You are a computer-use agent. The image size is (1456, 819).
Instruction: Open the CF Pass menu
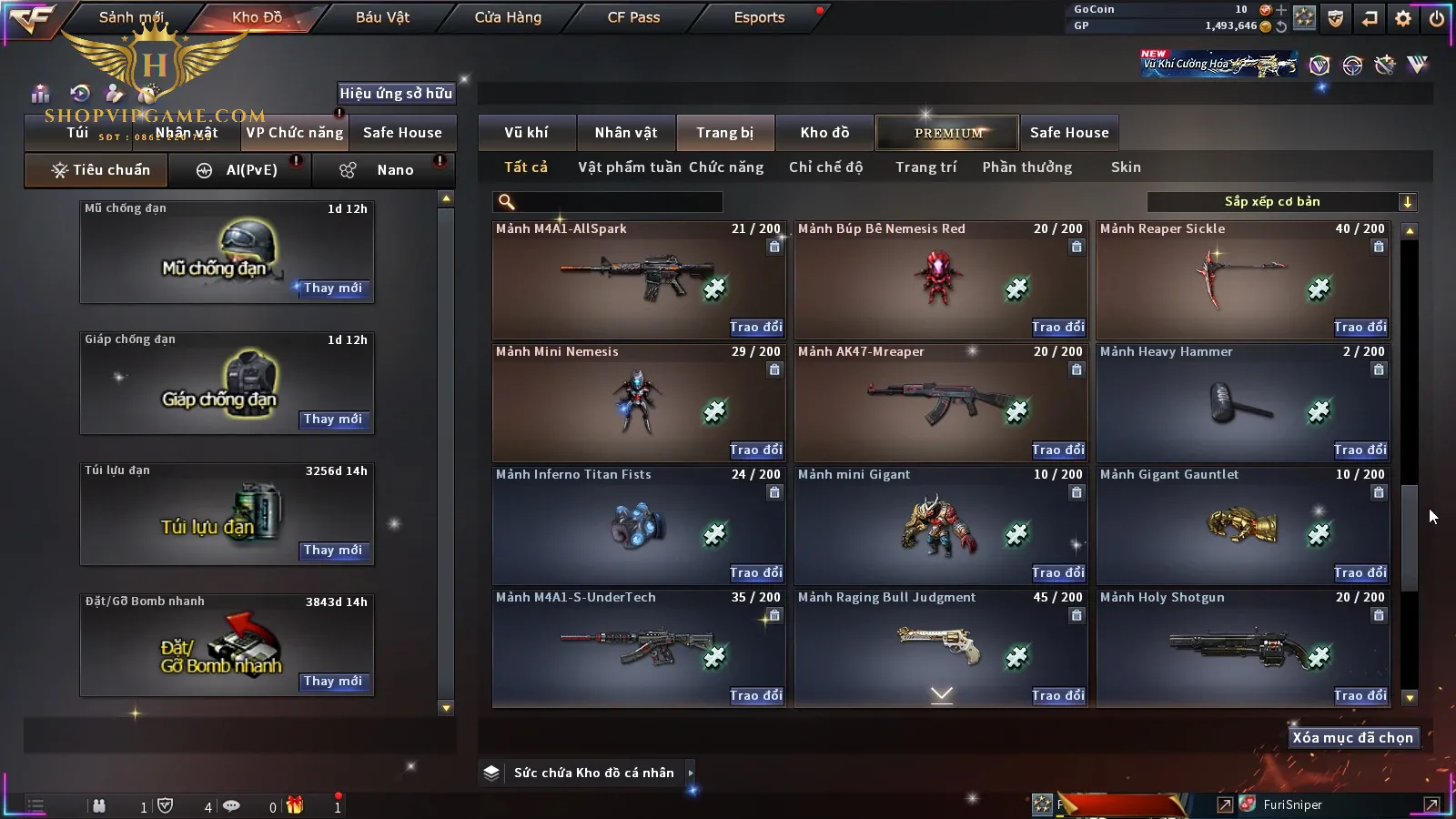633,17
